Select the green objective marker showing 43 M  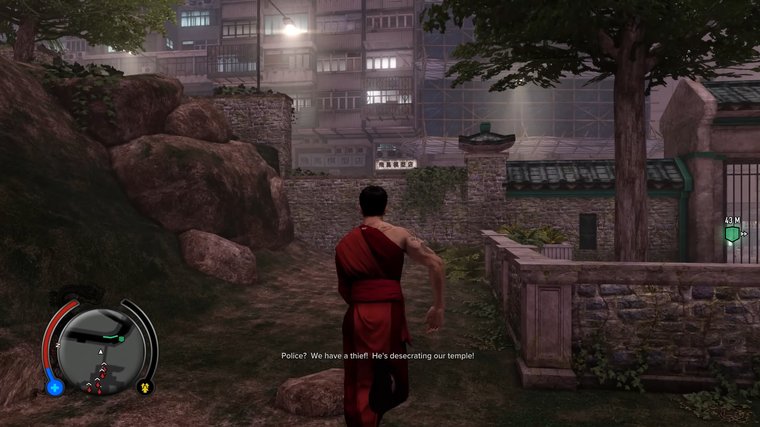[733, 234]
